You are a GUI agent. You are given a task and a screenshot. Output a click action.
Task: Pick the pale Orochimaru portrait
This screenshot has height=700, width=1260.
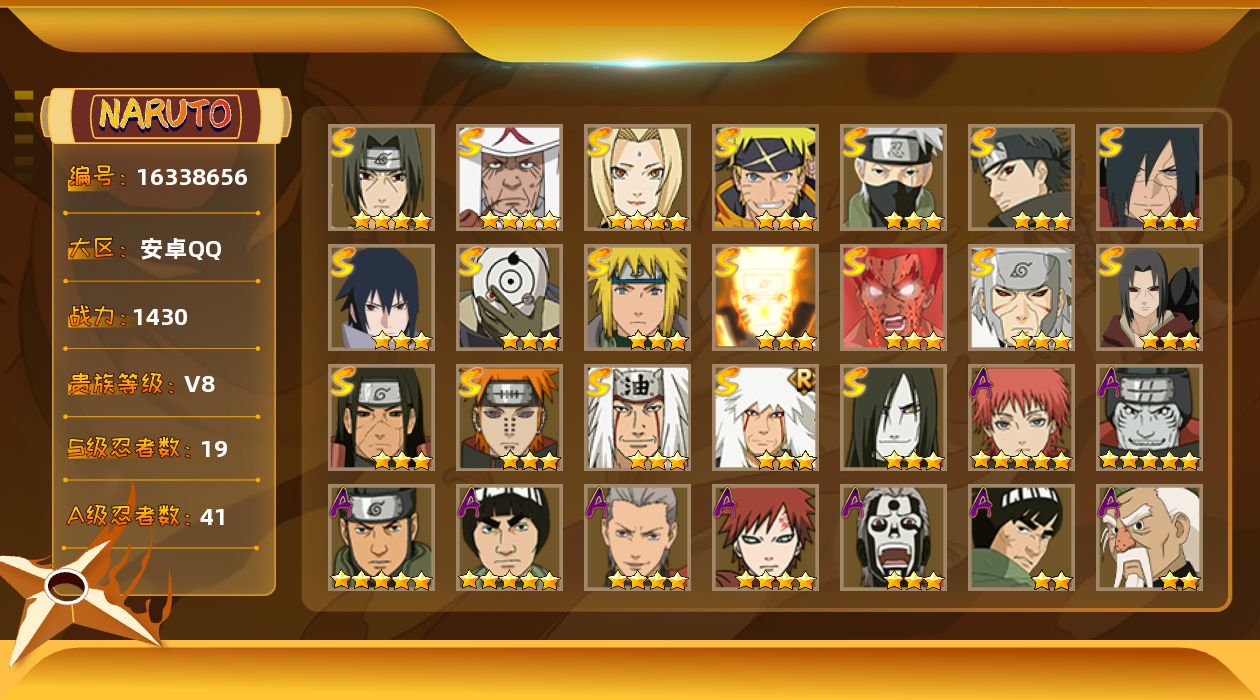[x=893, y=418]
